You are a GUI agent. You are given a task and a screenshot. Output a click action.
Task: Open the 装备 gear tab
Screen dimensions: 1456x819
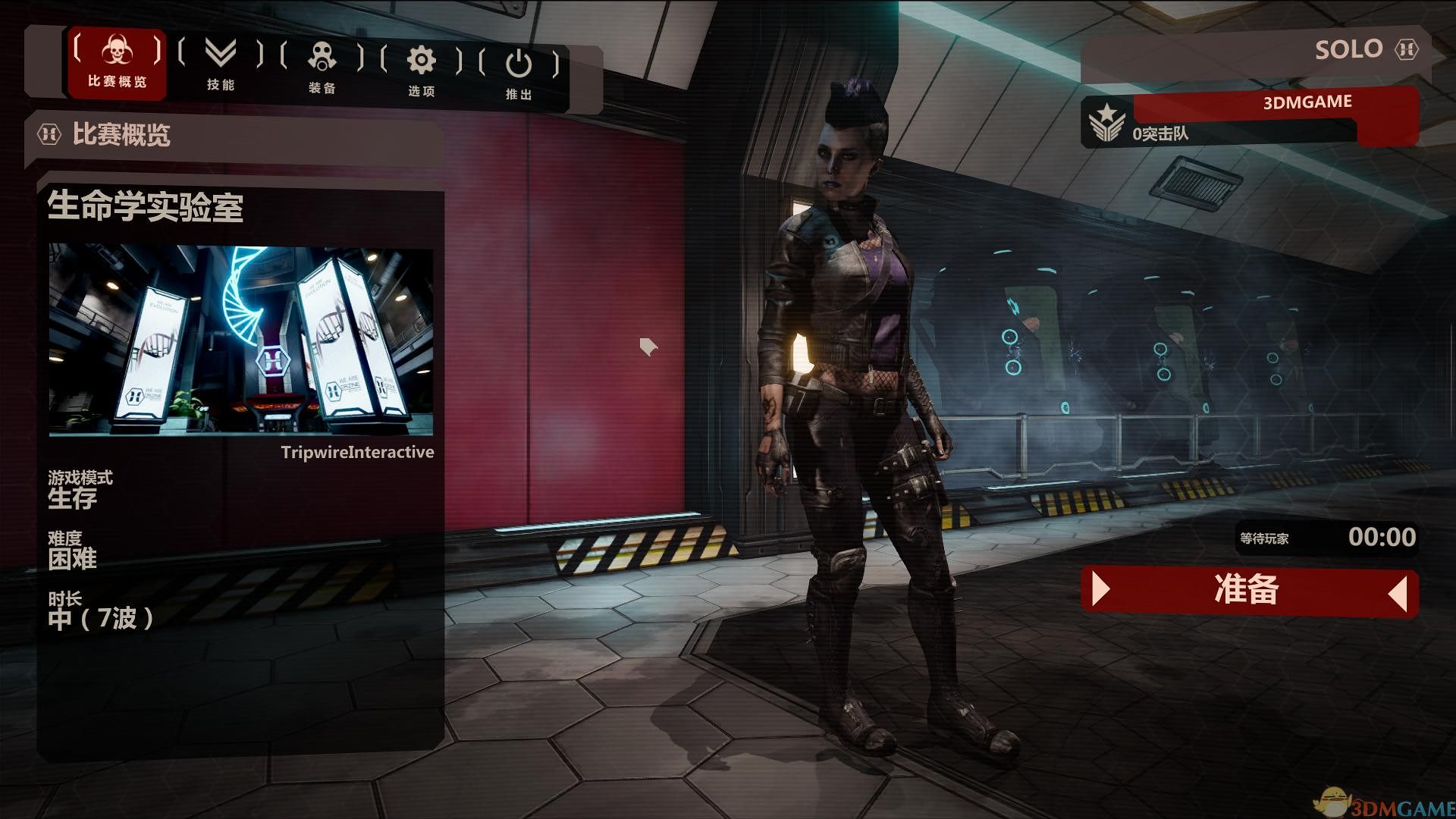point(322,68)
